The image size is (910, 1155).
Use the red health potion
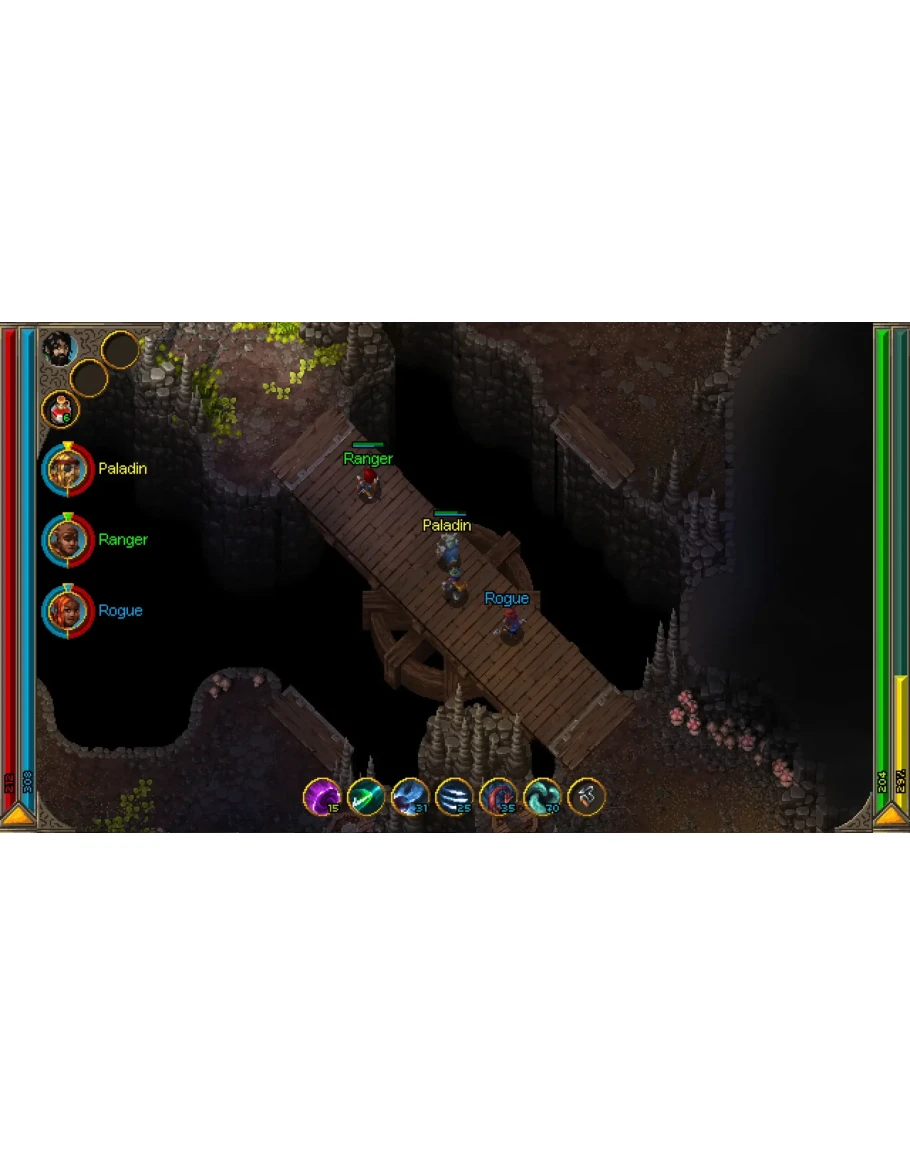pyautogui.click(x=60, y=408)
